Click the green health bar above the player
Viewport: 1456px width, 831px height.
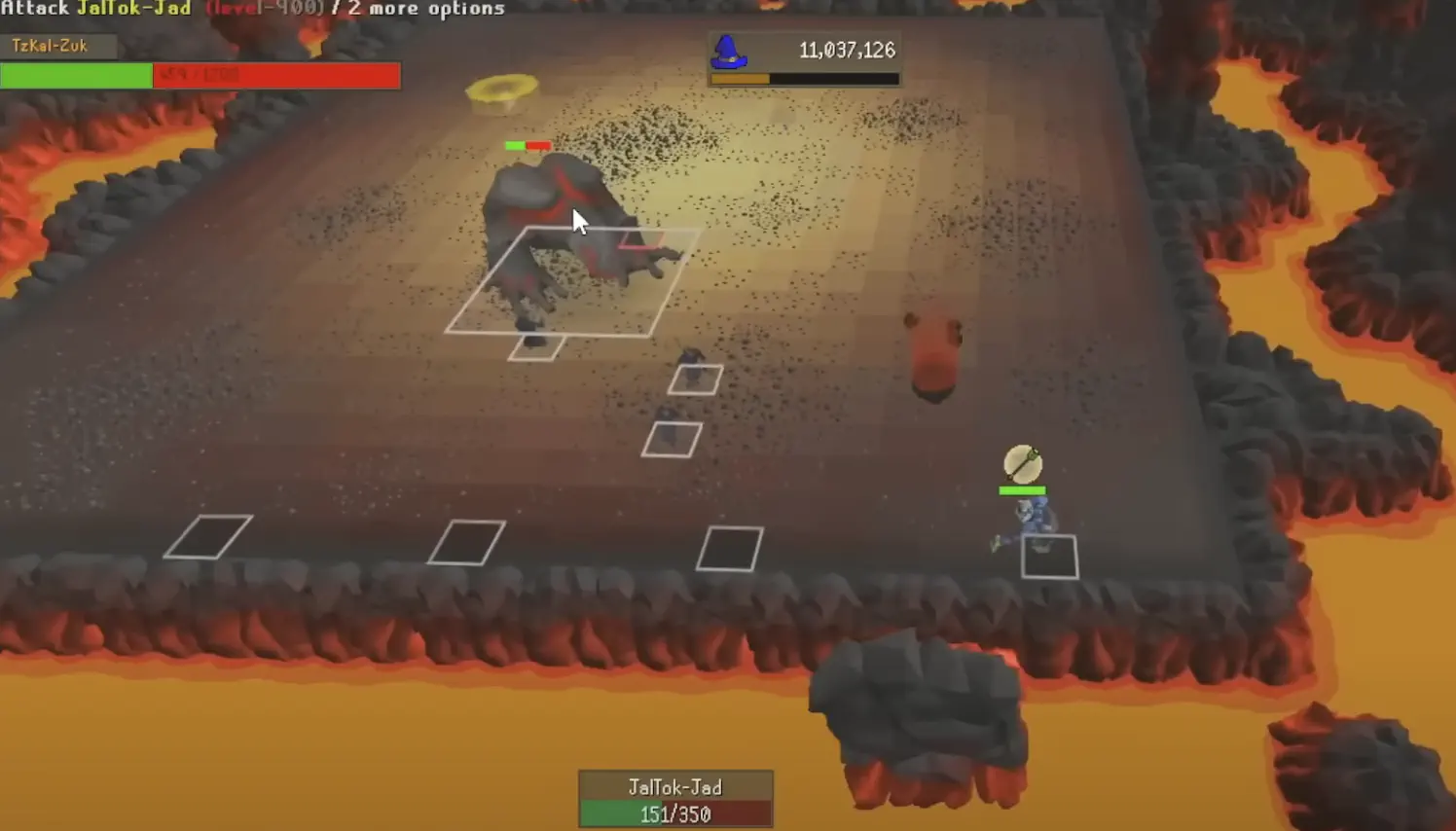pyautogui.click(x=1021, y=489)
